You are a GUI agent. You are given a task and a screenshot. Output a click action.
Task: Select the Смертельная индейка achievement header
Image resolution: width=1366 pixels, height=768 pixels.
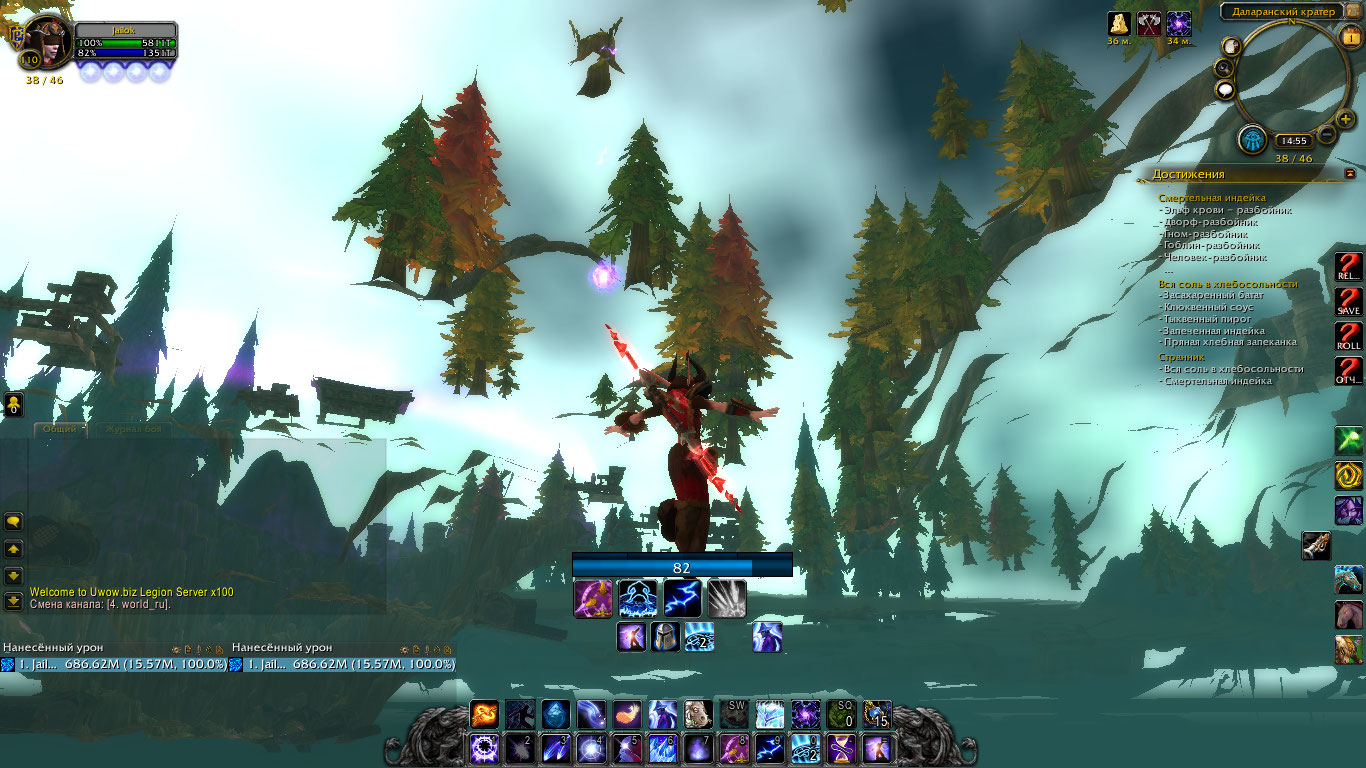(1211, 198)
